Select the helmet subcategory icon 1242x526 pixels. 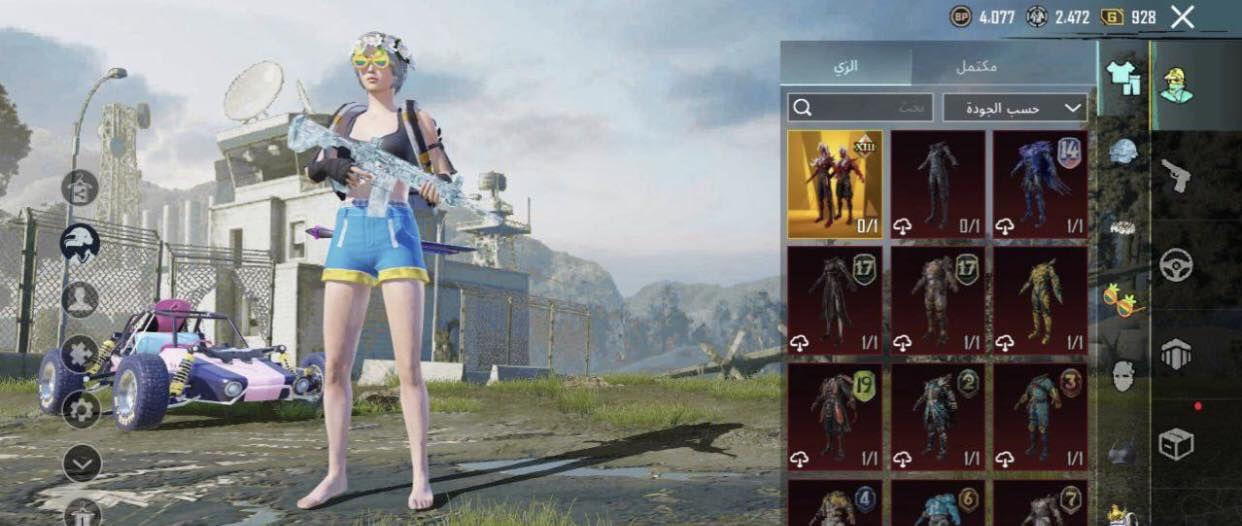tap(1123, 152)
